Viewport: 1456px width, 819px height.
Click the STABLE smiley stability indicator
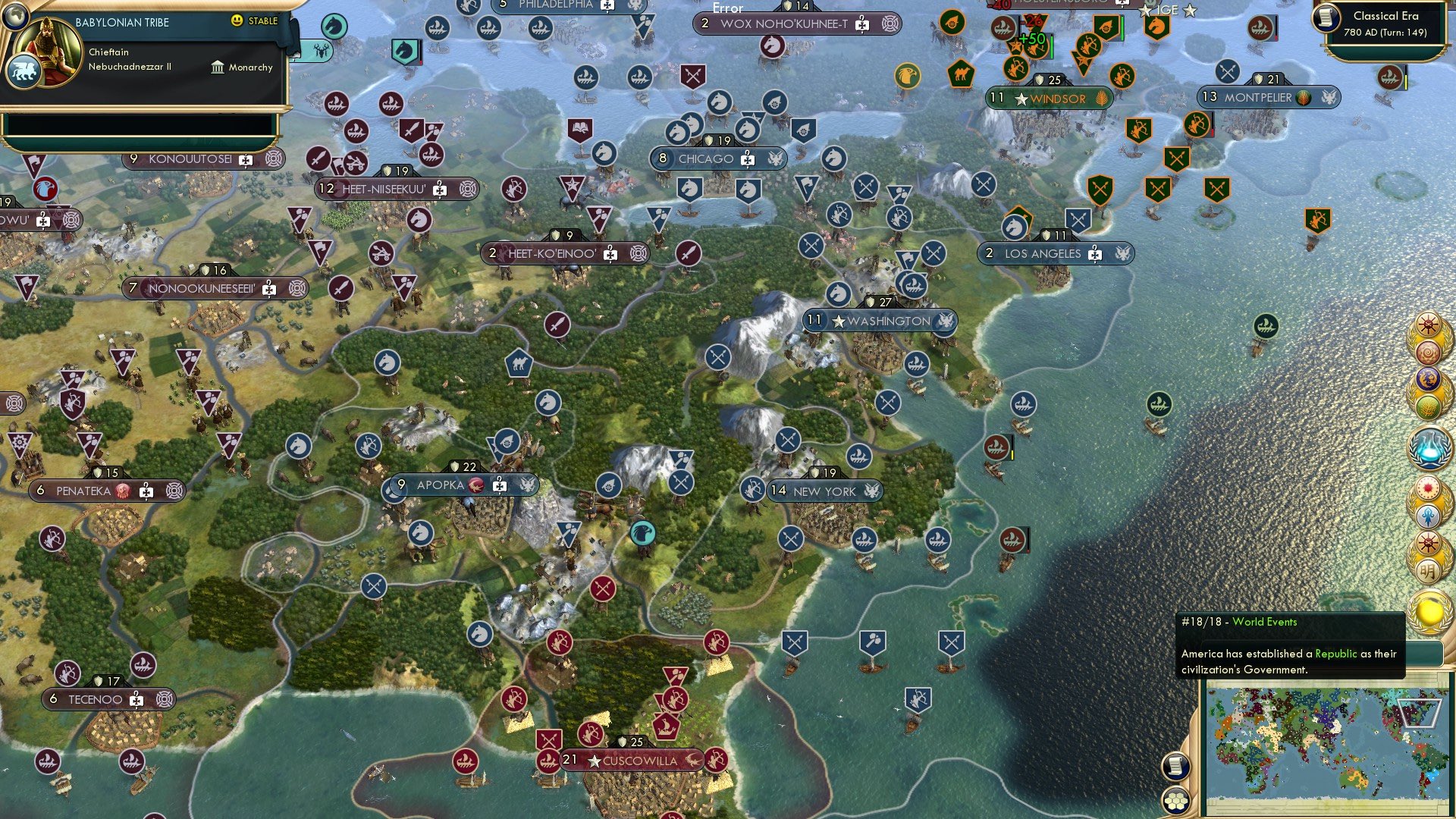coord(237,22)
